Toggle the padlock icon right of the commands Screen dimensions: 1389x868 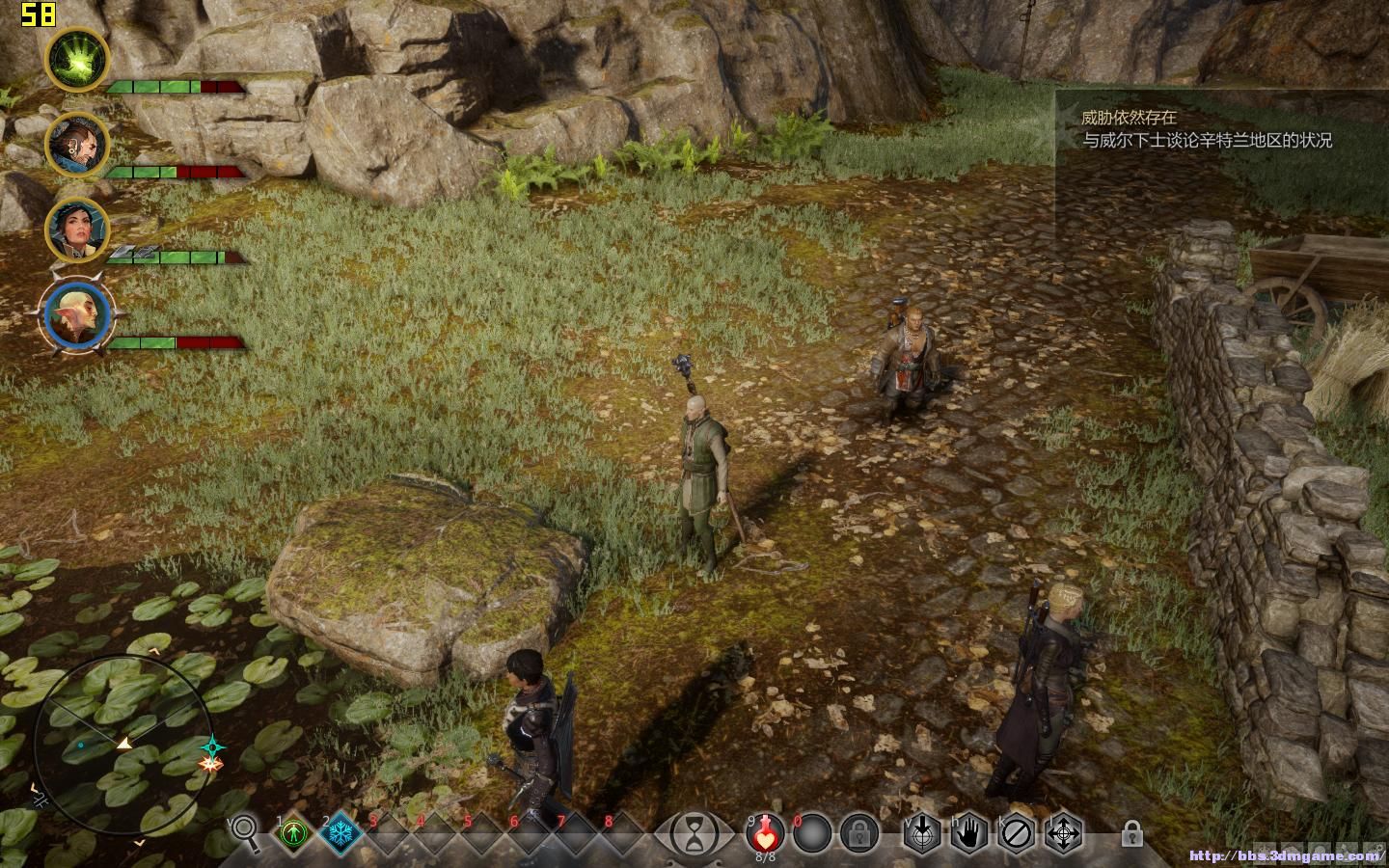point(1132,832)
